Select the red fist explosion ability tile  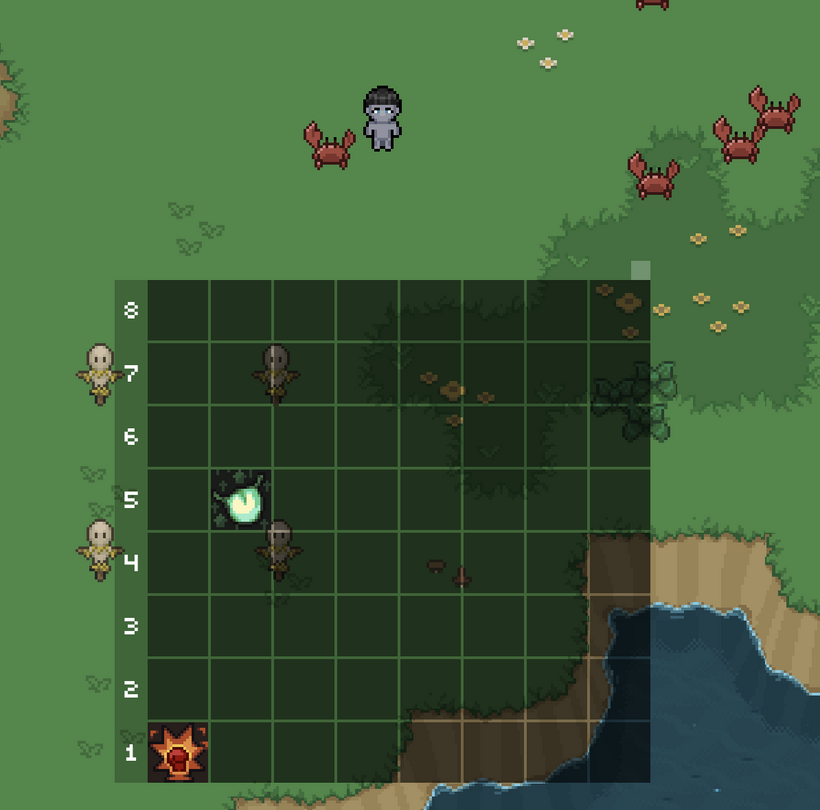tap(178, 752)
